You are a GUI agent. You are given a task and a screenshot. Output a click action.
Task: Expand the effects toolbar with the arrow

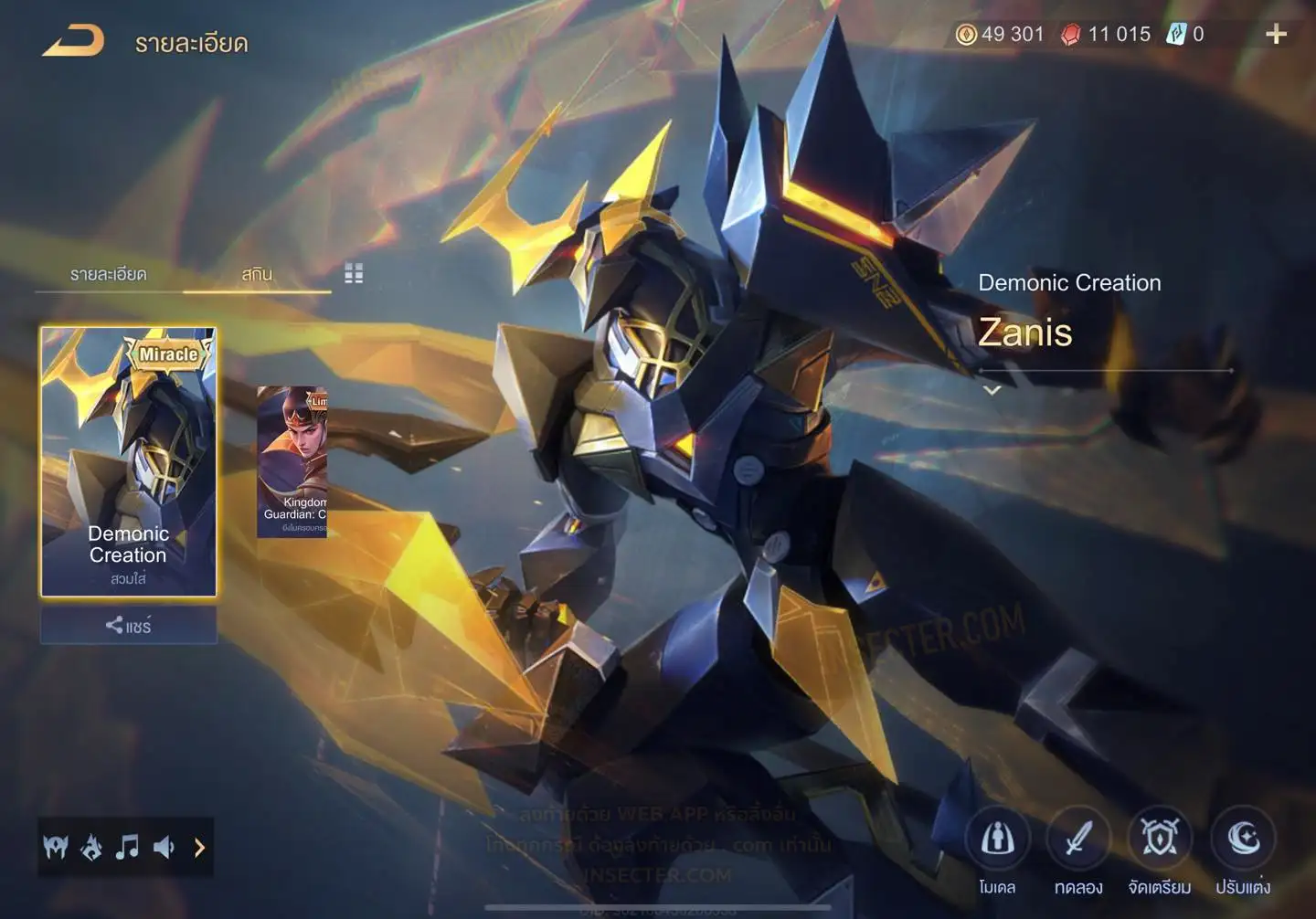[x=199, y=848]
